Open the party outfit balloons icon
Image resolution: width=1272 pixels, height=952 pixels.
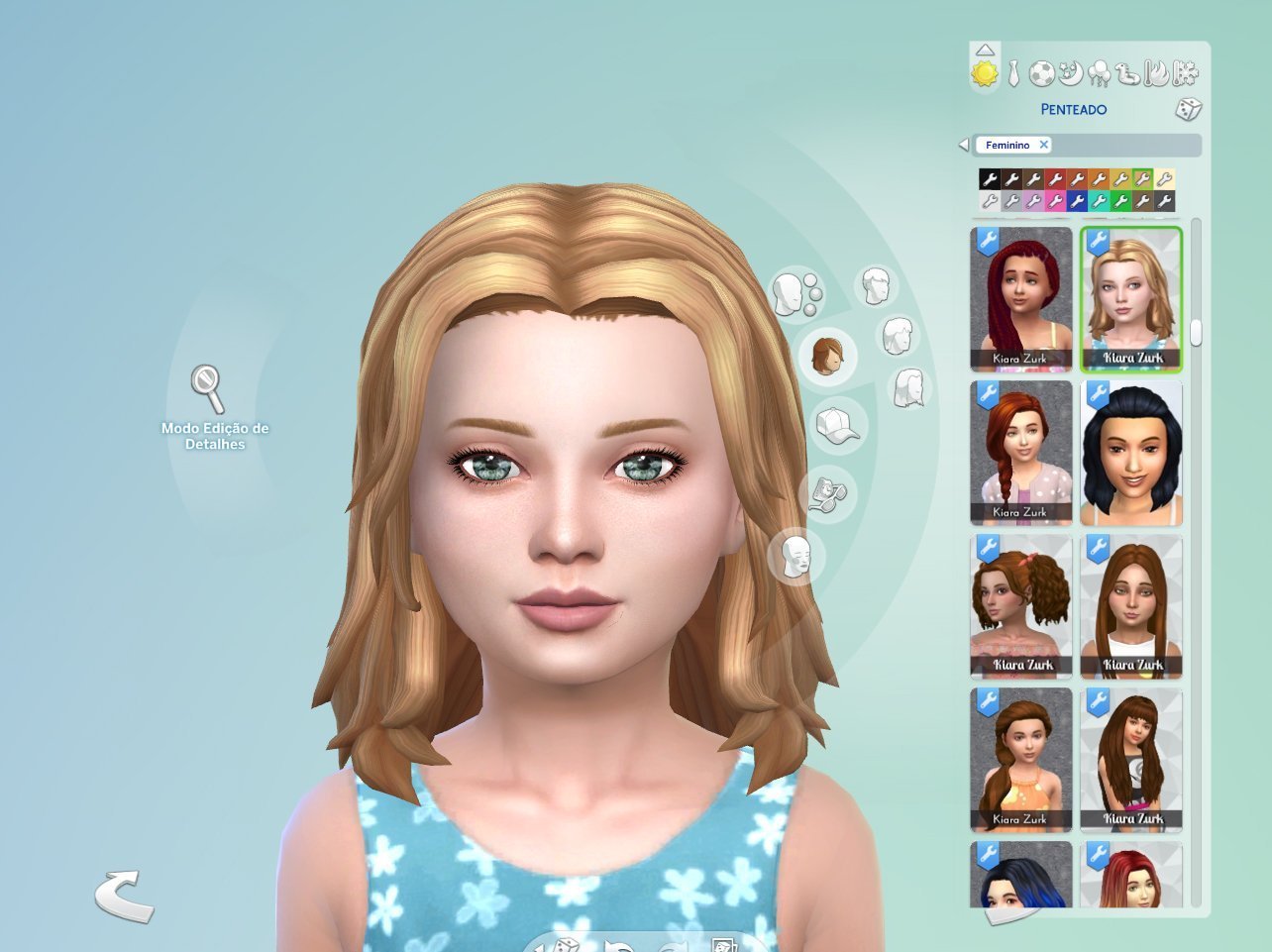click(1099, 73)
